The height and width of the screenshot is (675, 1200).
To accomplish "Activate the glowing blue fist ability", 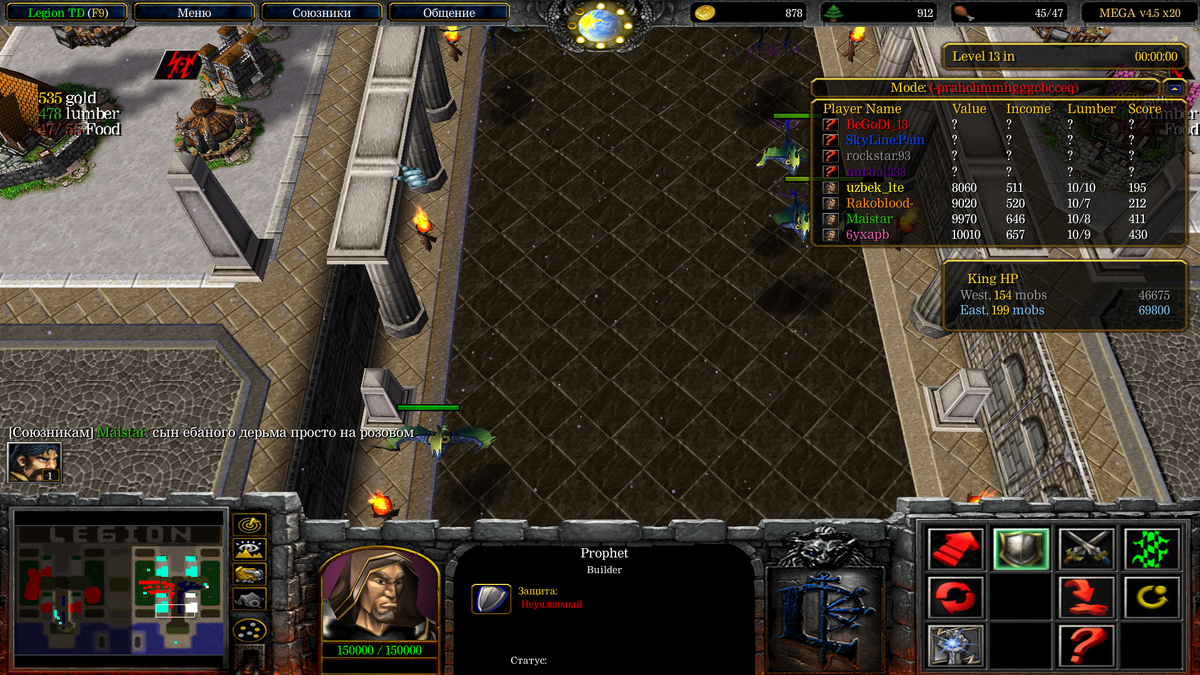I will (x=955, y=645).
